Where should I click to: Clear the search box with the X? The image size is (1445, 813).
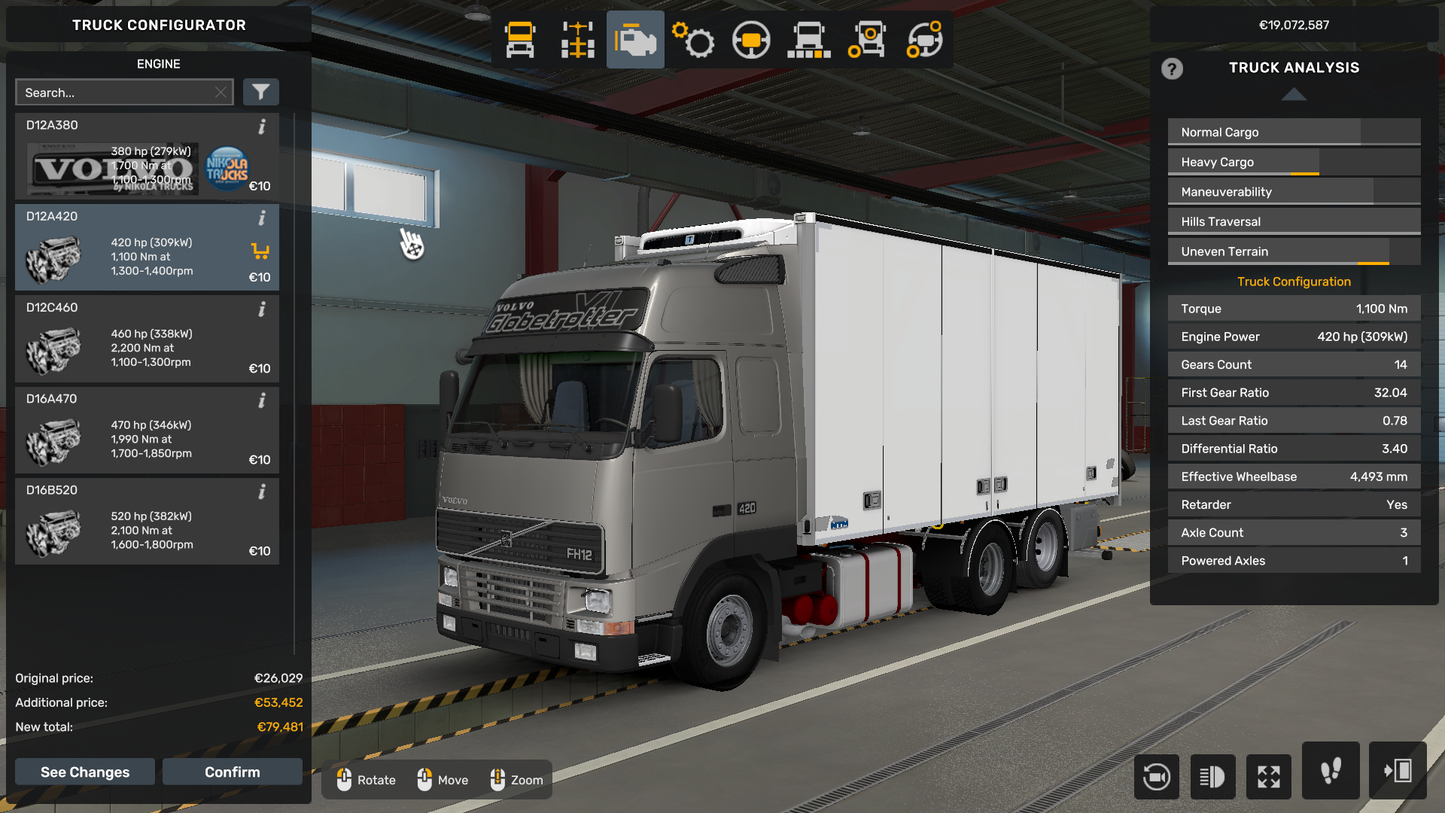pos(221,93)
